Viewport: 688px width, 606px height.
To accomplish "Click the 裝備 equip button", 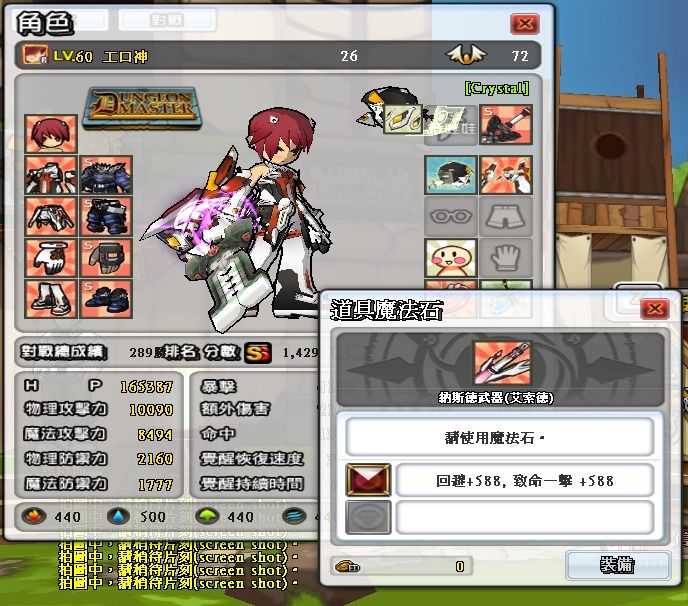I will coord(616,565).
